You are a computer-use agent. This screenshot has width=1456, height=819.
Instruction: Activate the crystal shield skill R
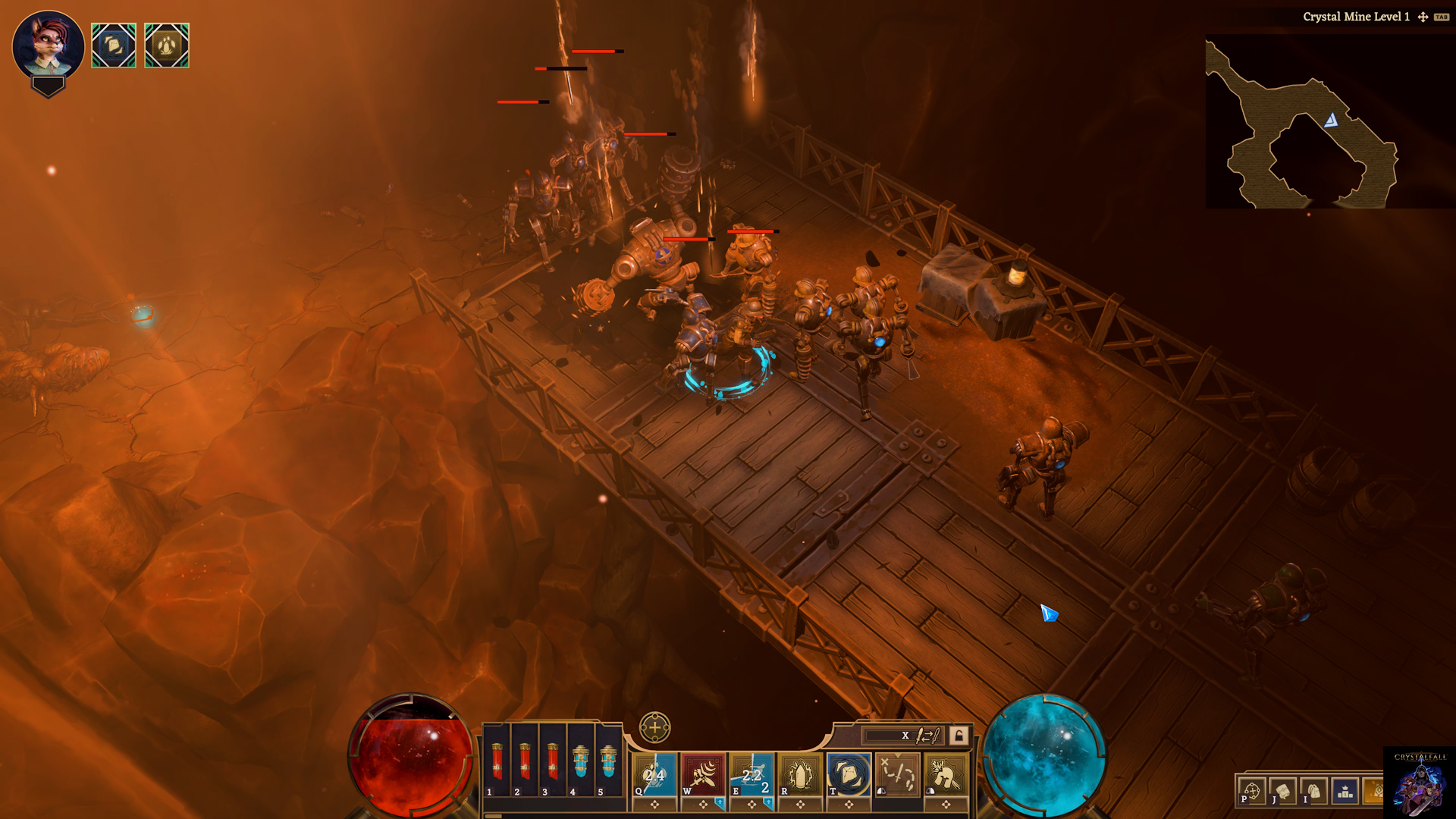click(x=800, y=774)
